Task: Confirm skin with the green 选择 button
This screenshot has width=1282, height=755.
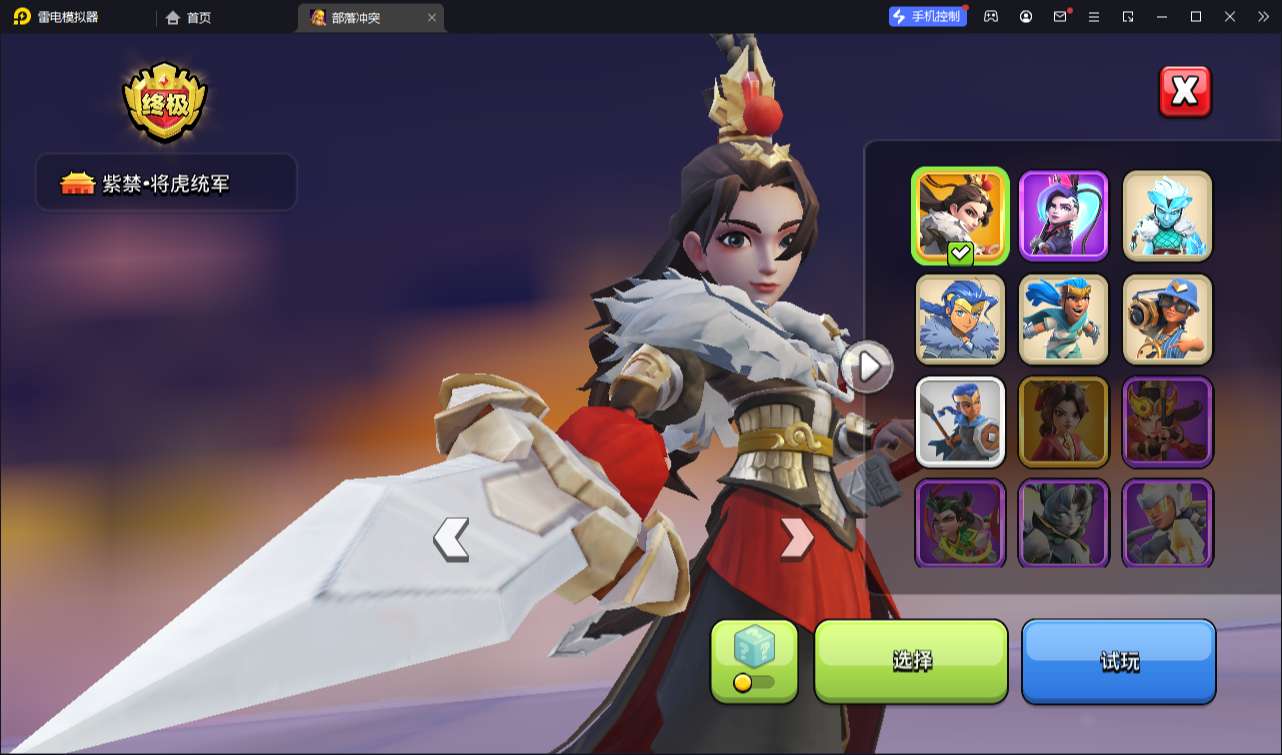Action: tap(911, 660)
